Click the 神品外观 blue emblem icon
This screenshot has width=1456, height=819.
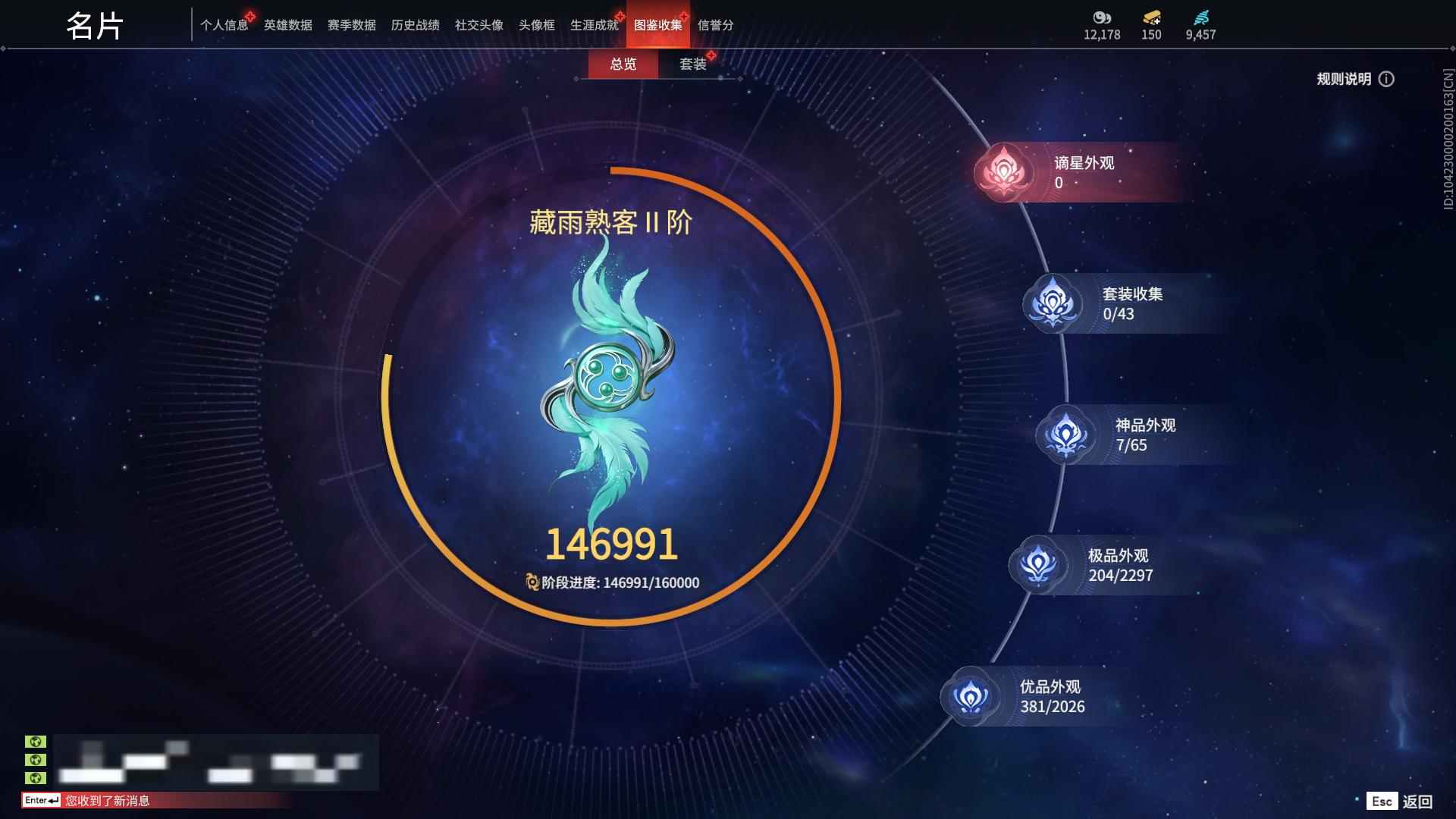point(1065,435)
